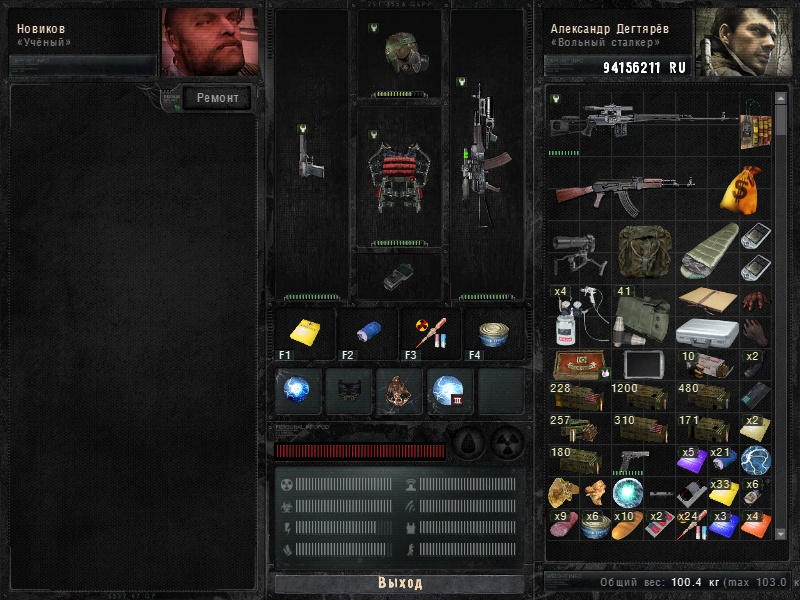Select the ammo box stack of 1200
This screenshot has width=800, height=600.
click(x=641, y=396)
